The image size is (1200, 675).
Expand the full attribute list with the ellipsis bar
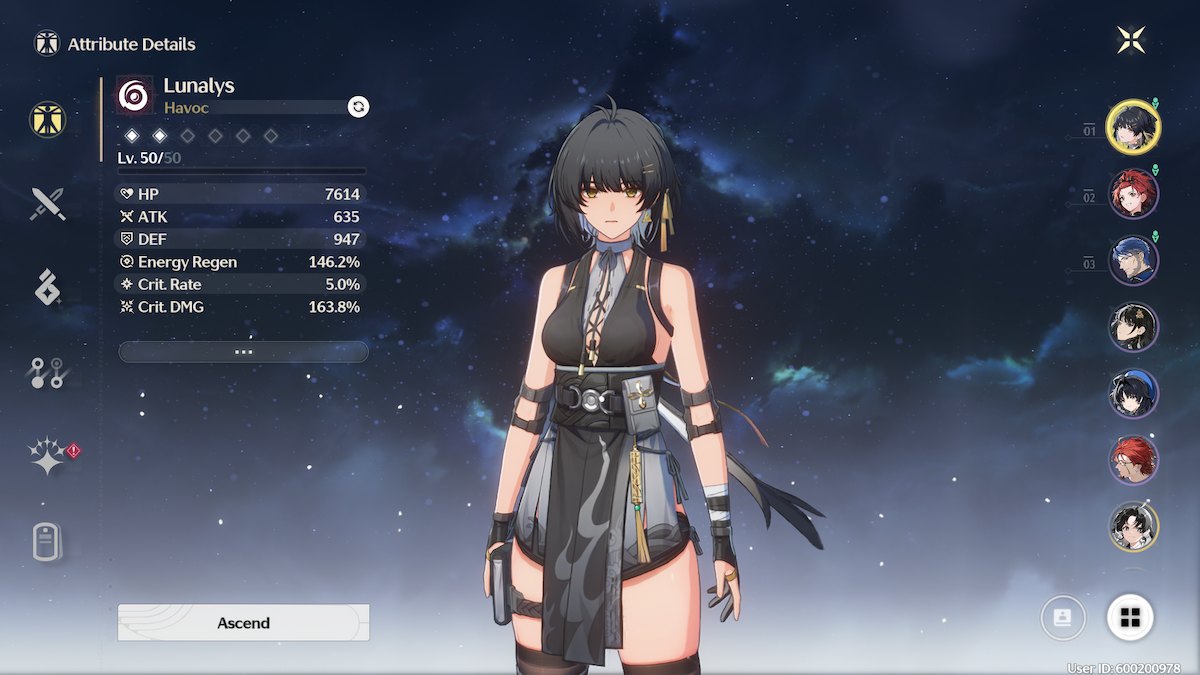click(243, 352)
